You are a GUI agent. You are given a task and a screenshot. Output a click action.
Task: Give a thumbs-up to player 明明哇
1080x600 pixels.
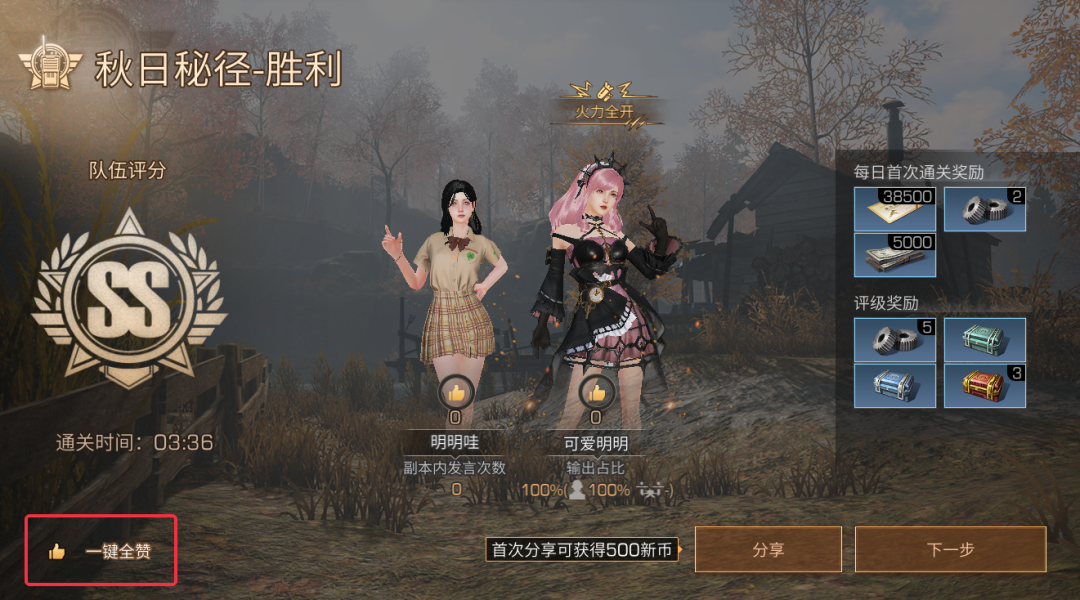[456, 392]
